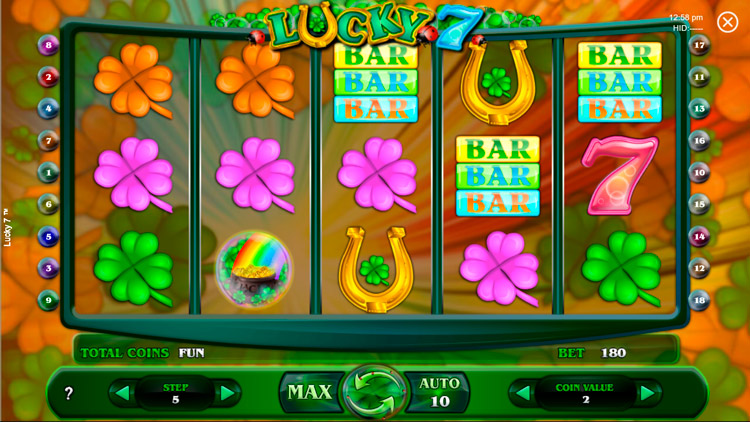Click the MAX bet button
The height and width of the screenshot is (422, 750).
309,391
